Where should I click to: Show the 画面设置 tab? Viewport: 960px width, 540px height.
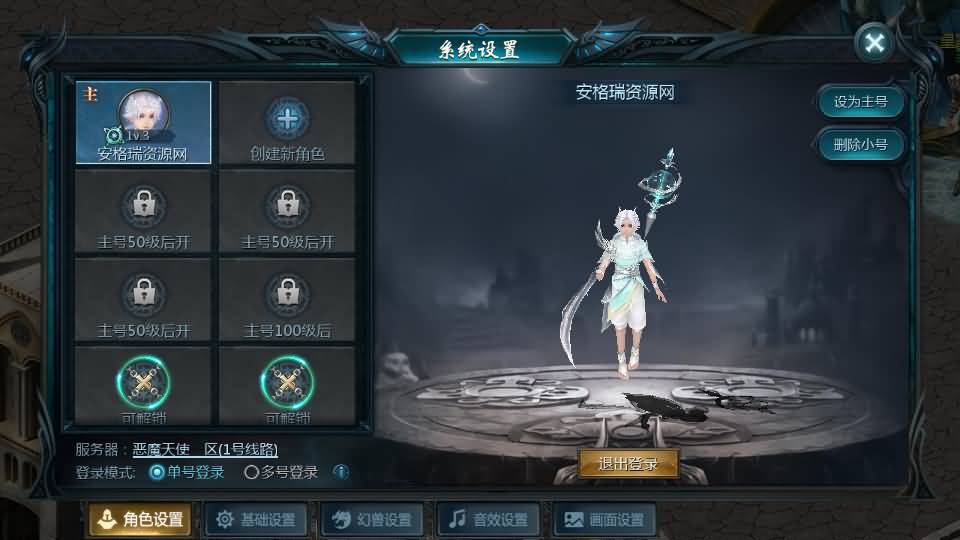[605, 519]
